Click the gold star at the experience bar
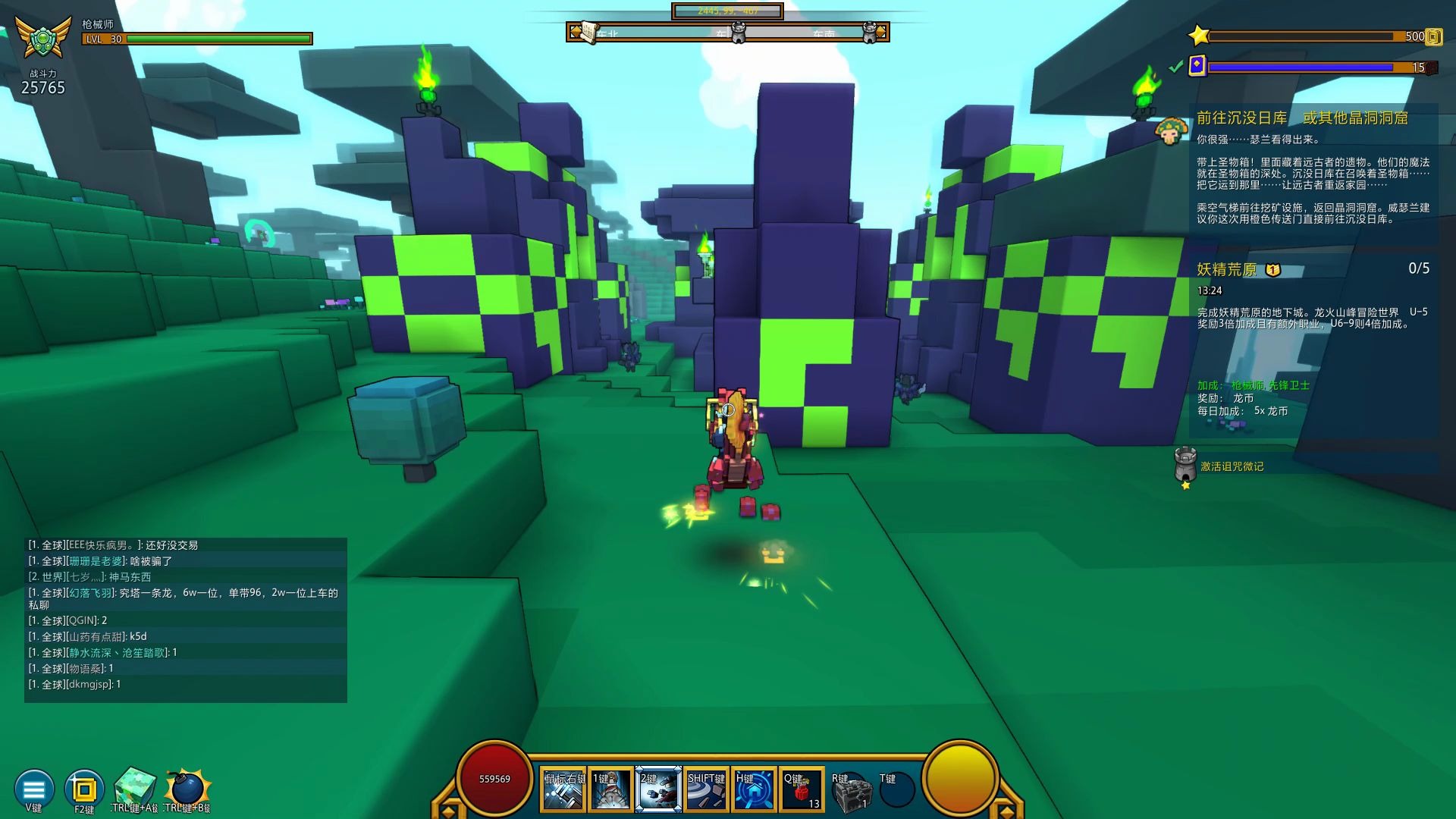Image resolution: width=1456 pixels, height=819 pixels. [x=1198, y=36]
